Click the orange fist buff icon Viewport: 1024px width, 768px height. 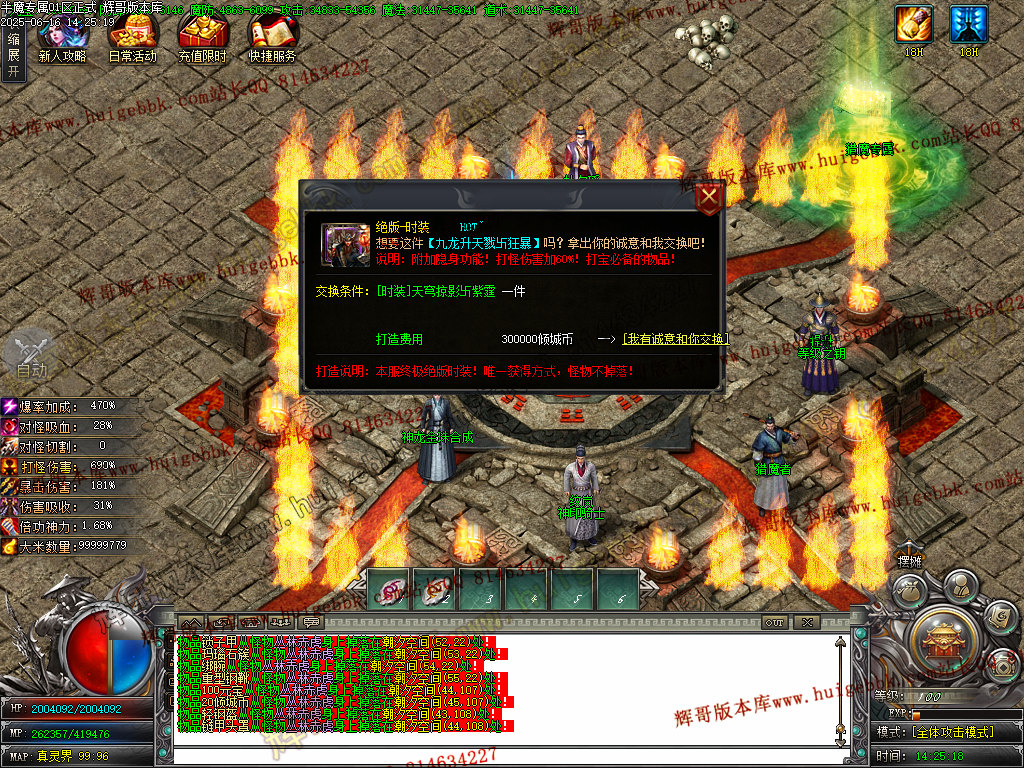tap(913, 24)
